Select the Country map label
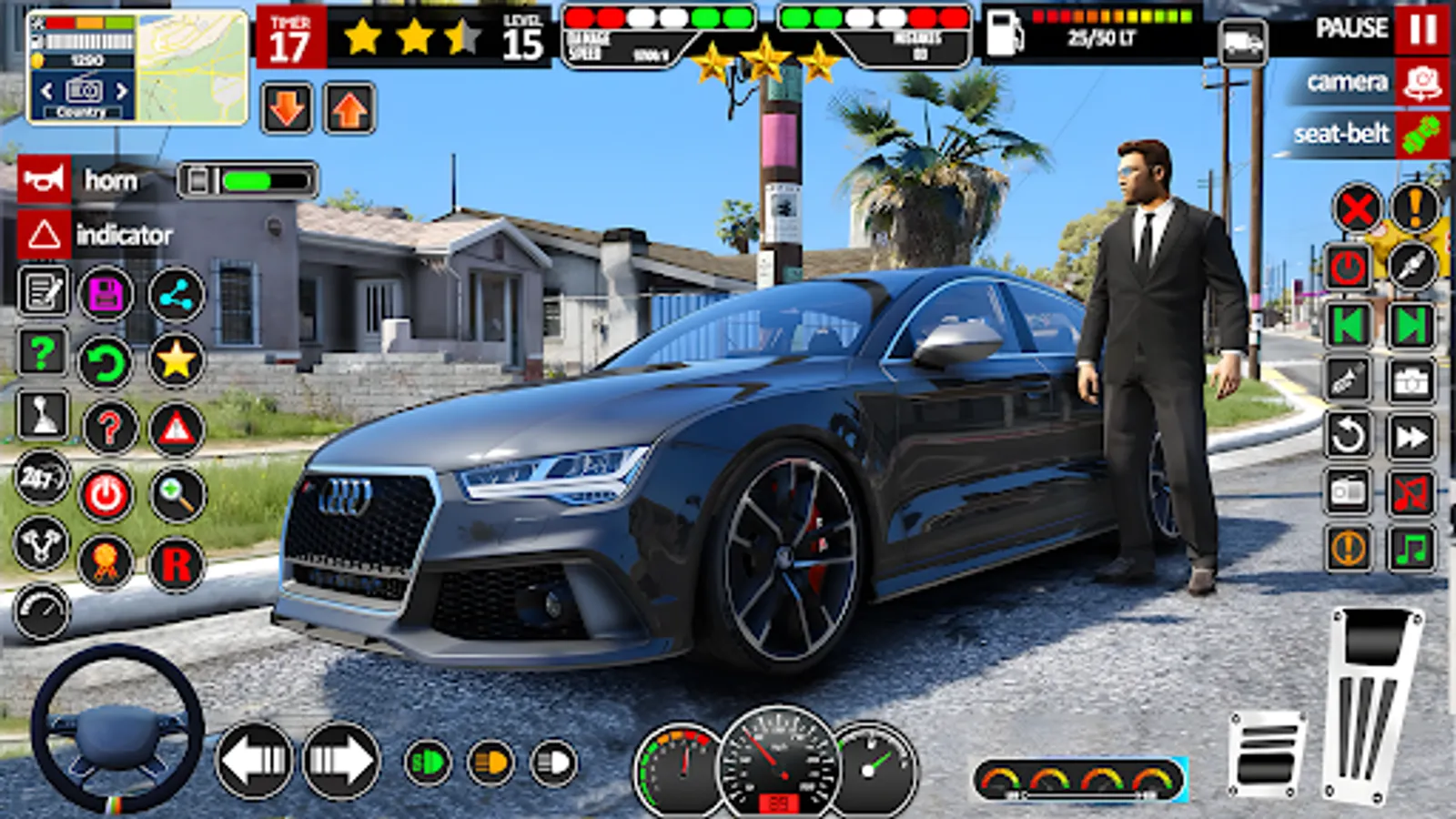The image size is (1456, 819). coord(83,111)
